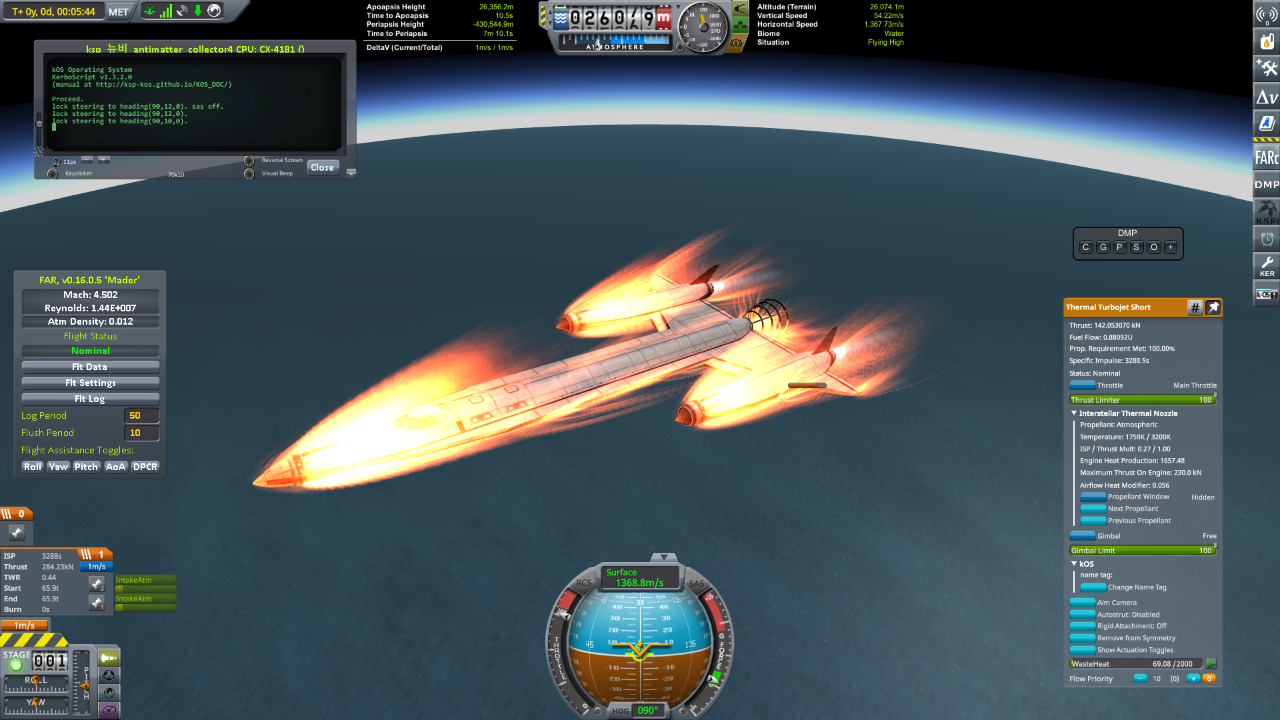Open the FARc toolbar button

(x=1266, y=157)
